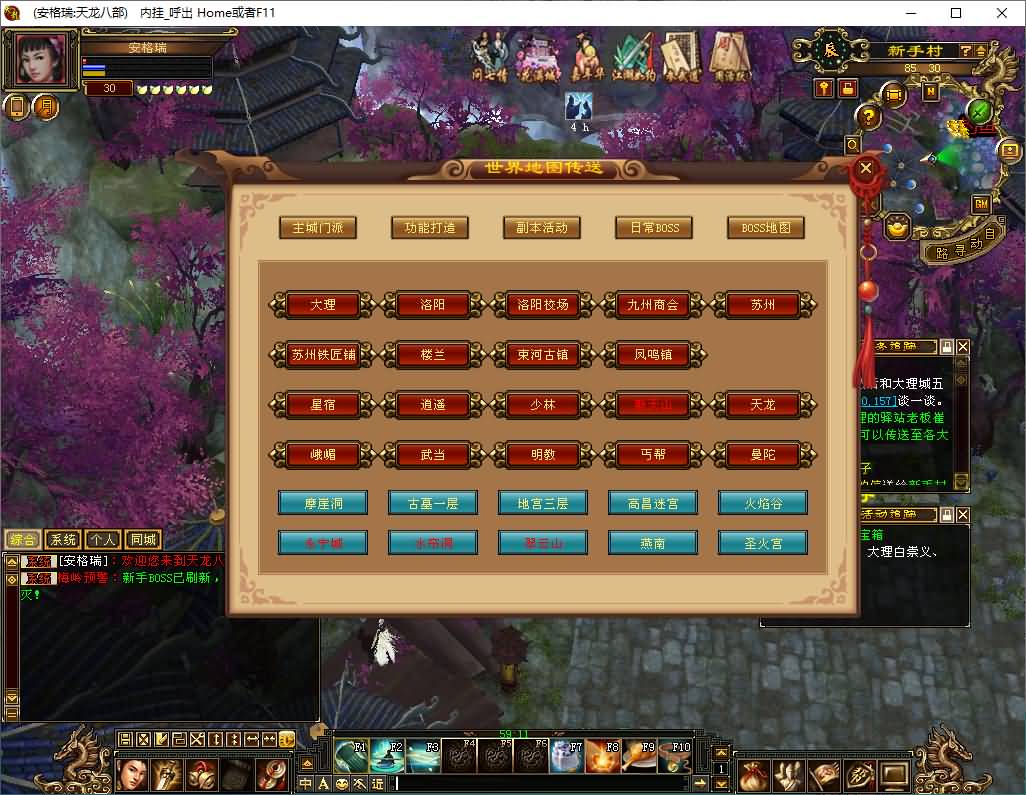Open the 功能打造 category
Viewport: 1026px width, 795px height.
coord(430,228)
